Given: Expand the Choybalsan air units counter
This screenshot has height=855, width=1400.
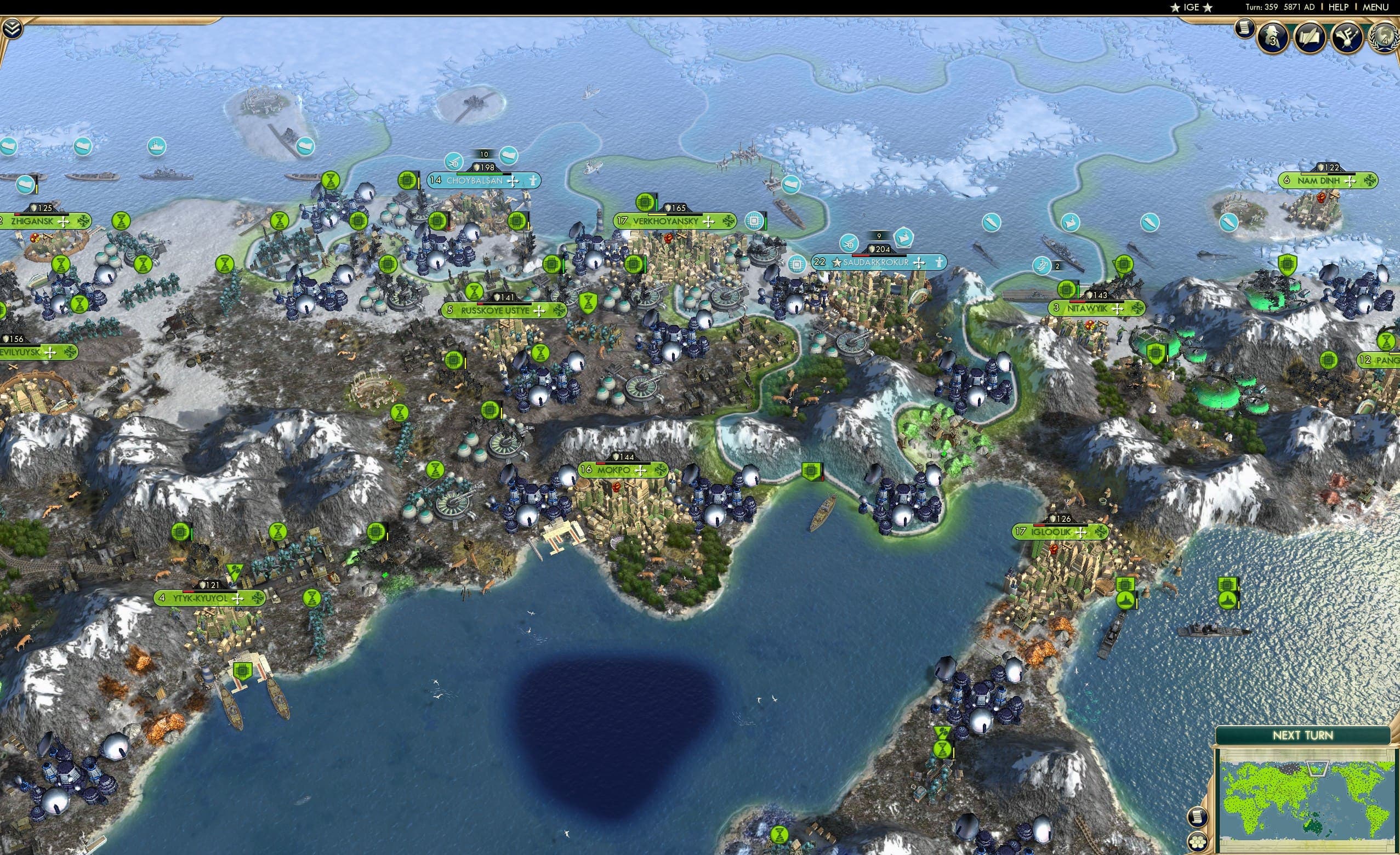Looking at the screenshot, I should (x=453, y=161).
